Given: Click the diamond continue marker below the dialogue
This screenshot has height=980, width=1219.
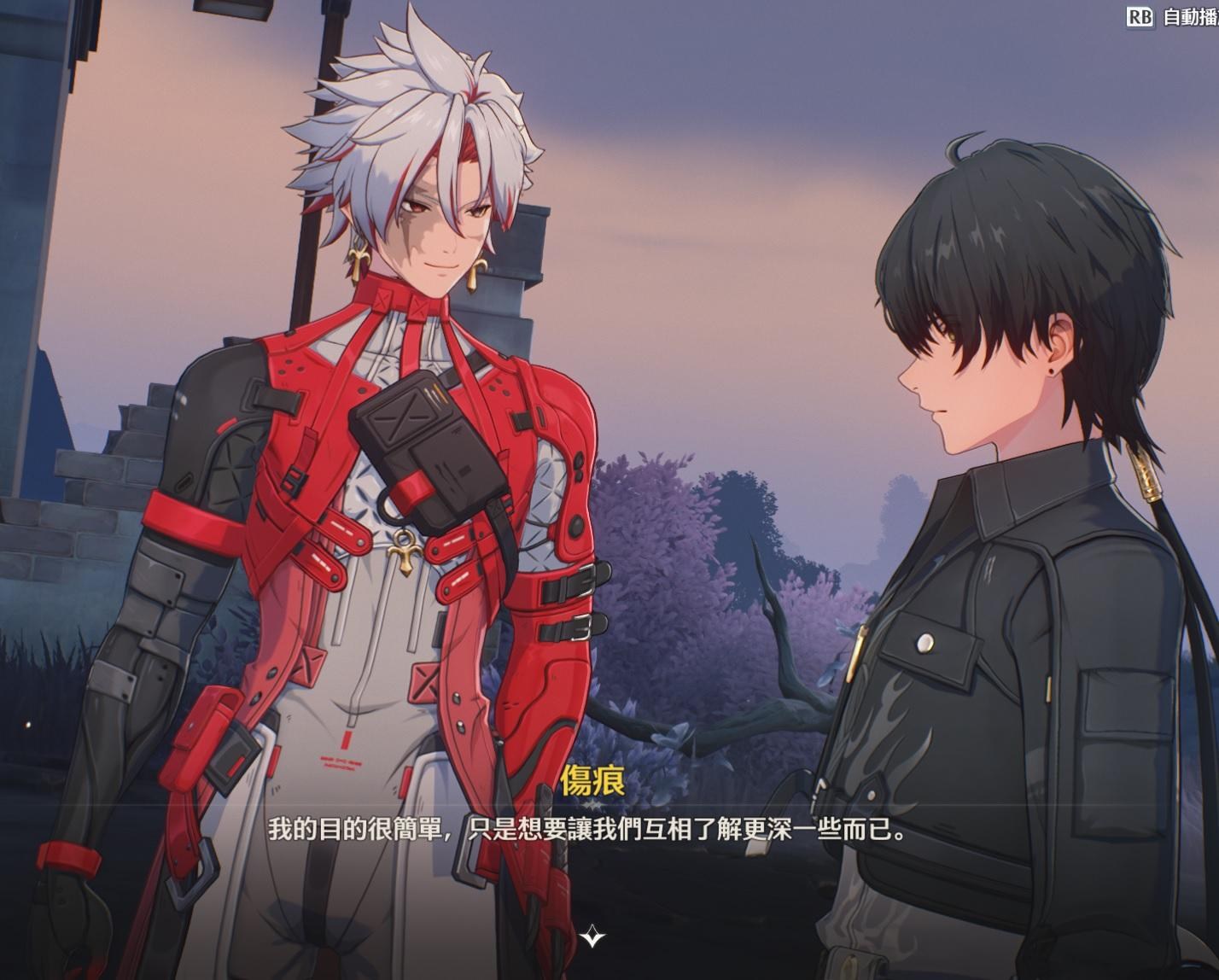Looking at the screenshot, I should pos(592,937).
